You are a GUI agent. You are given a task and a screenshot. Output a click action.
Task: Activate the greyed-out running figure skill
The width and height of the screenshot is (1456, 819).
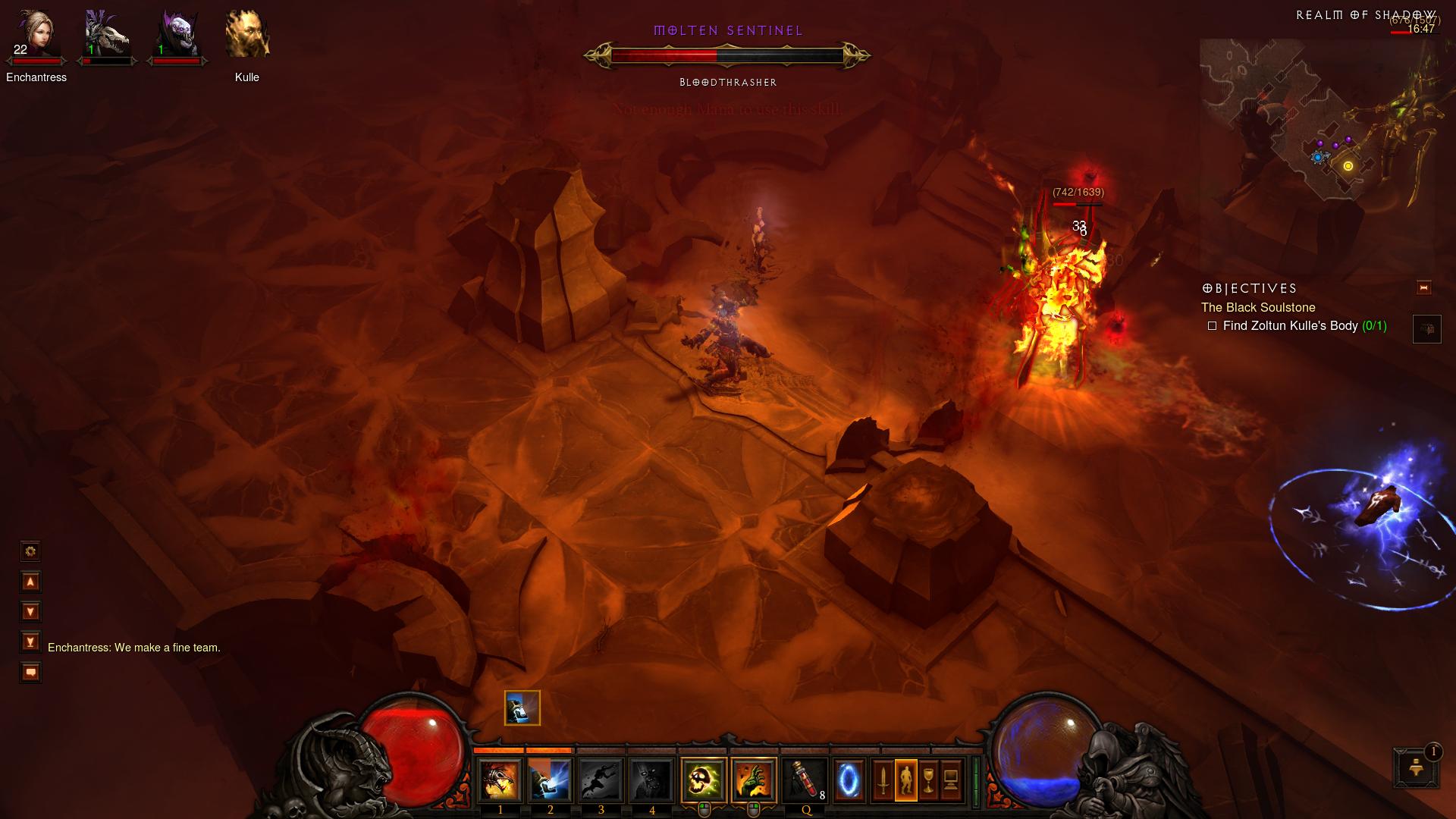[x=601, y=780]
